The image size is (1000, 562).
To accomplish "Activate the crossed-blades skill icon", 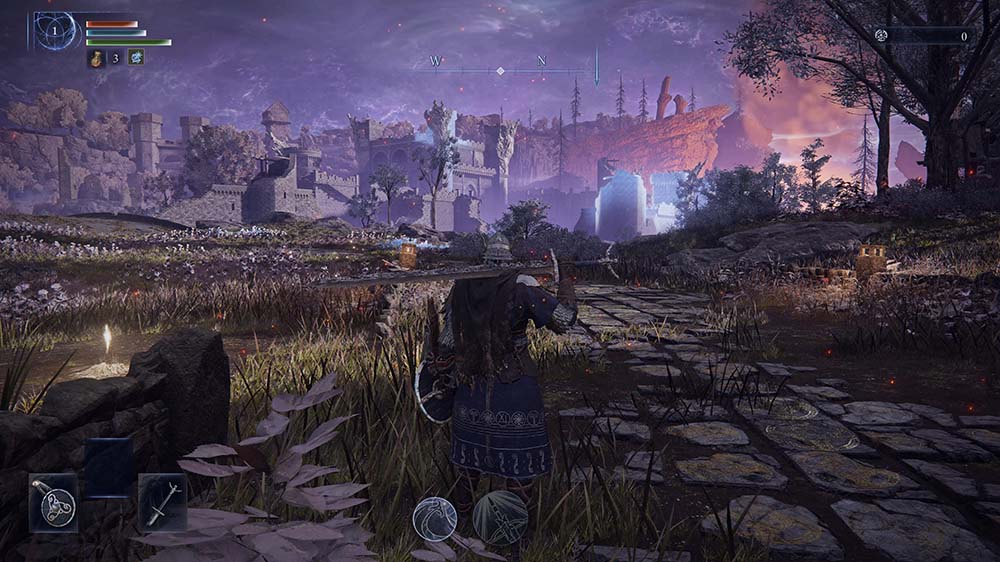I will [x=499, y=516].
